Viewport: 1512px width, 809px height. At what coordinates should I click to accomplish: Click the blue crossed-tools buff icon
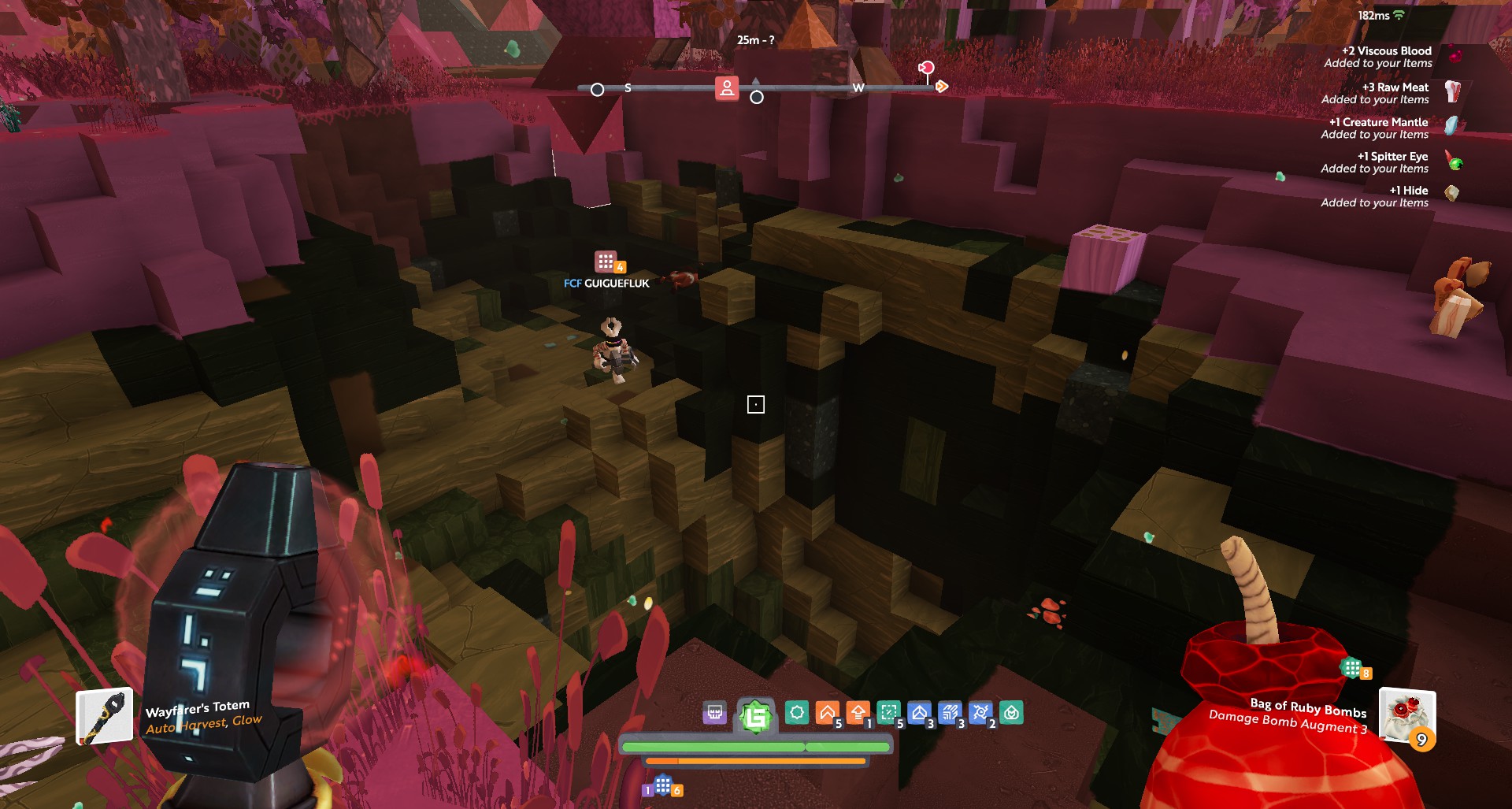tap(980, 713)
